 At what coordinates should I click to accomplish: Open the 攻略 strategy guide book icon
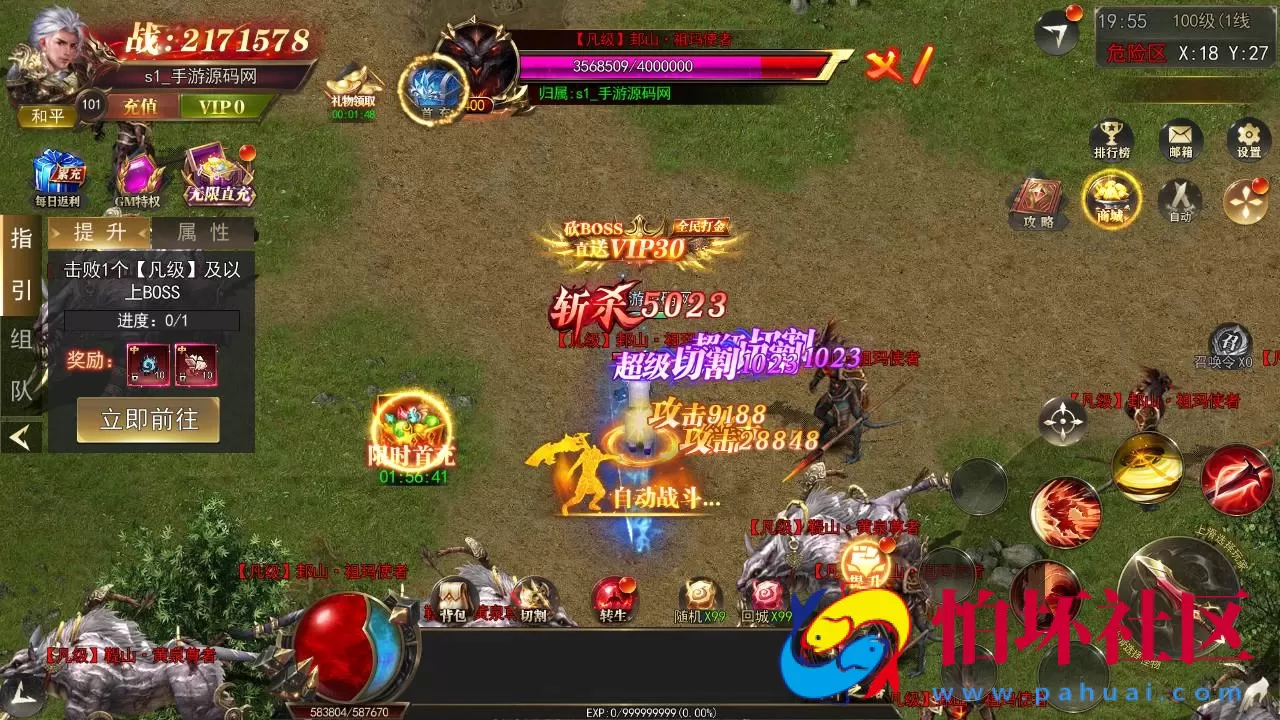coord(1036,198)
